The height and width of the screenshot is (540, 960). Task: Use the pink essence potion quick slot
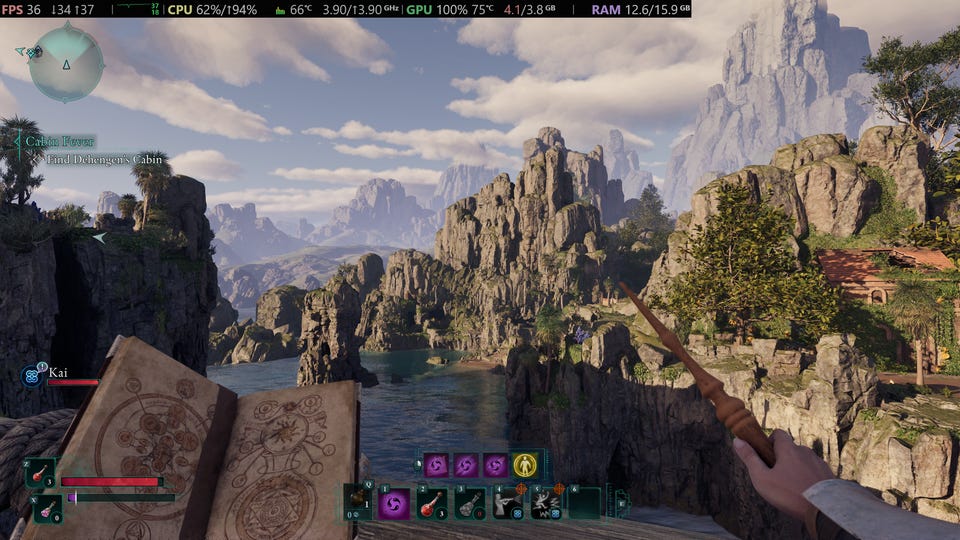[45, 509]
